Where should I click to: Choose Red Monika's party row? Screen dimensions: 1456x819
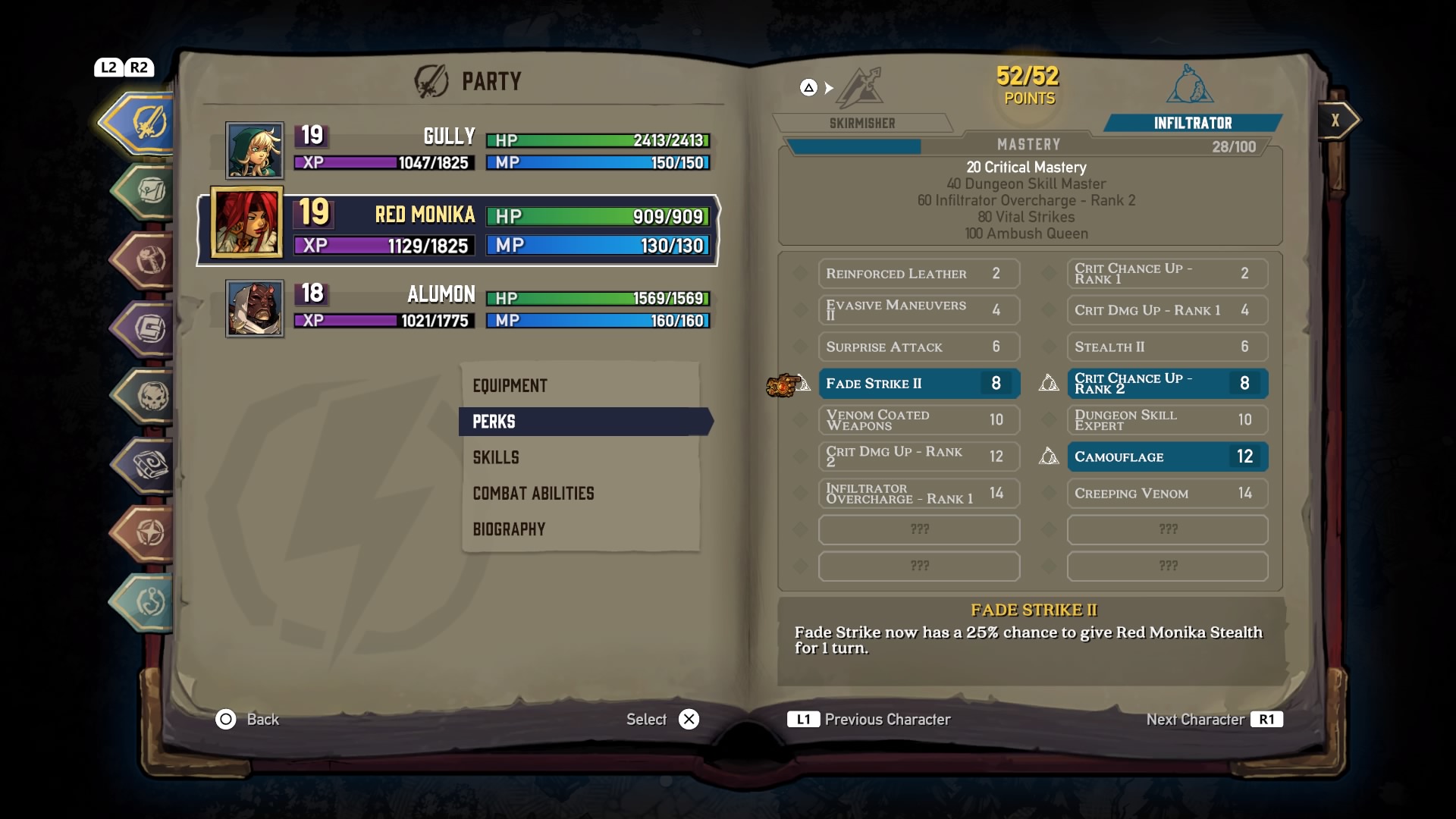tap(459, 231)
